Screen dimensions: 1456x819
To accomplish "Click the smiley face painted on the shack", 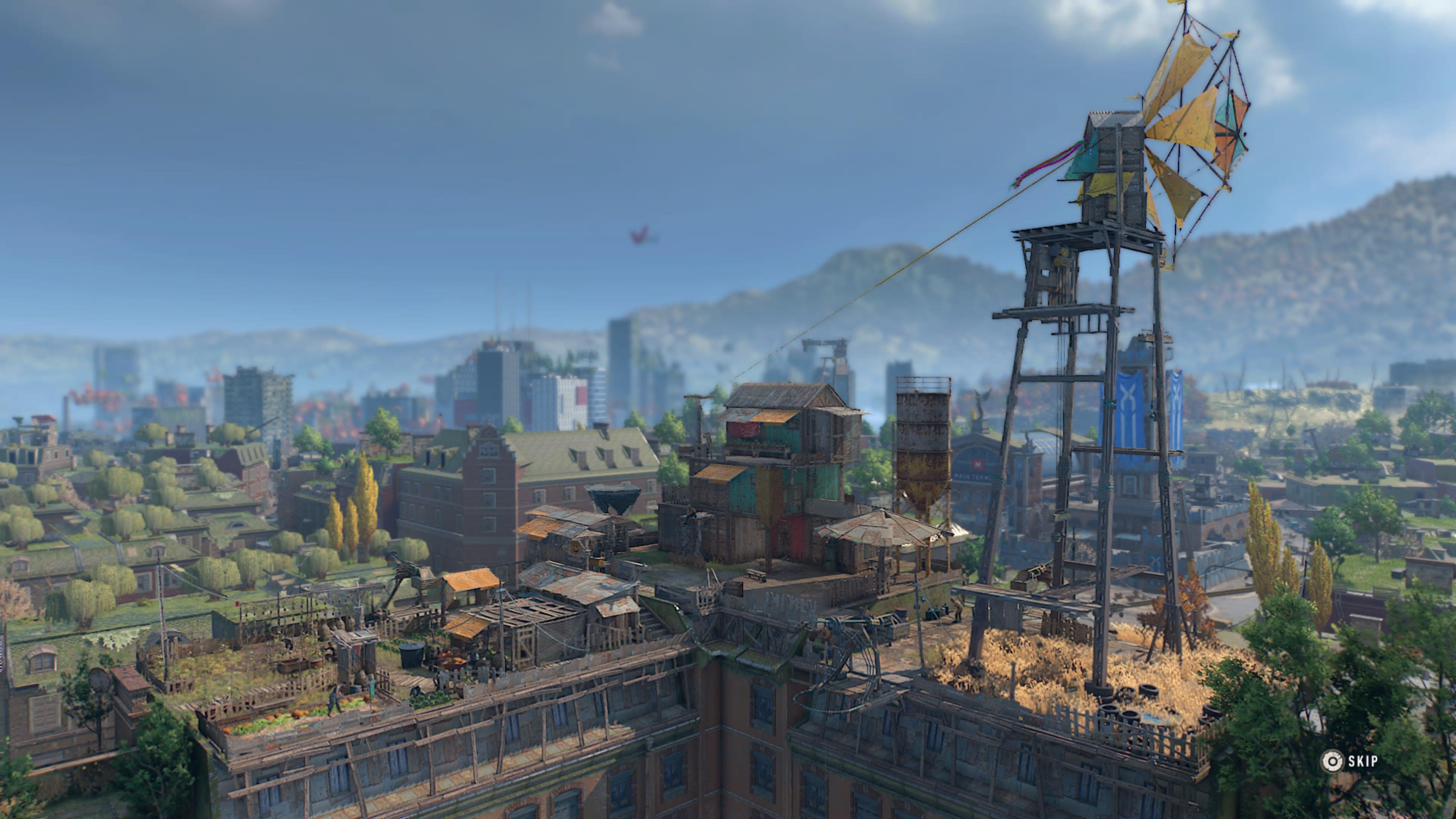I will [576, 549].
